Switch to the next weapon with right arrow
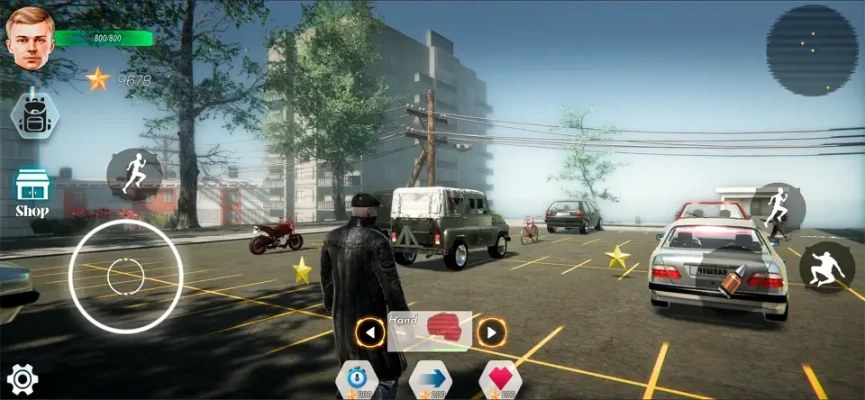 (x=491, y=331)
